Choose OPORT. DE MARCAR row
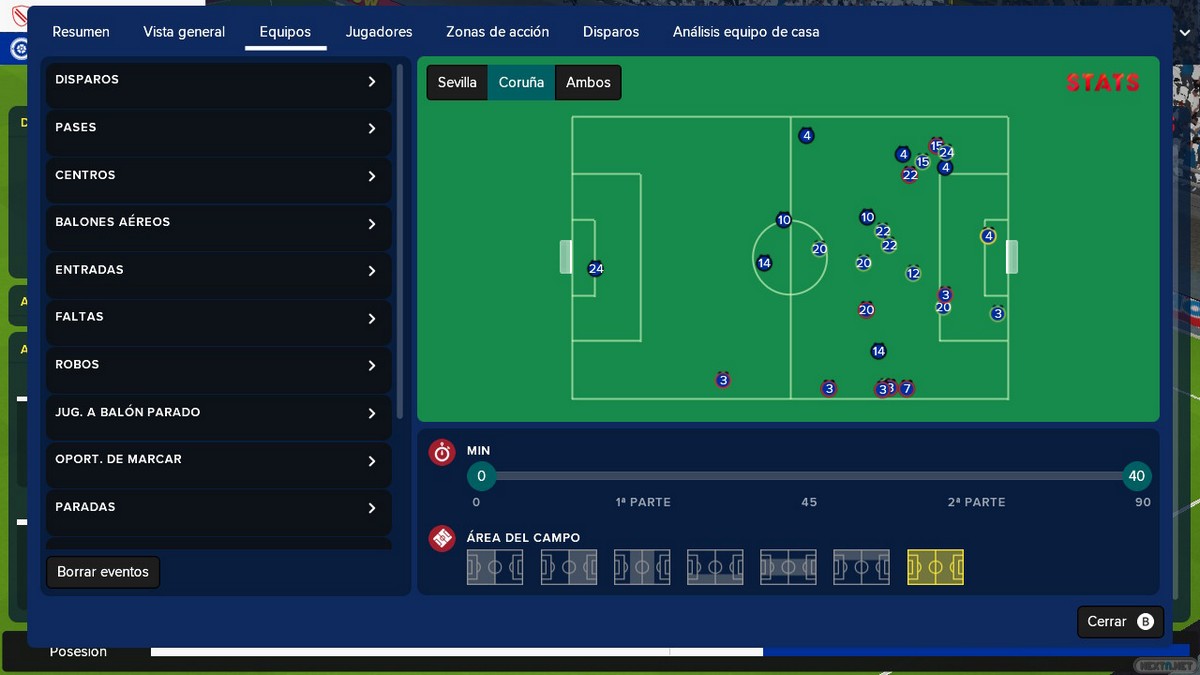The height and width of the screenshot is (675, 1200). click(x=218, y=461)
